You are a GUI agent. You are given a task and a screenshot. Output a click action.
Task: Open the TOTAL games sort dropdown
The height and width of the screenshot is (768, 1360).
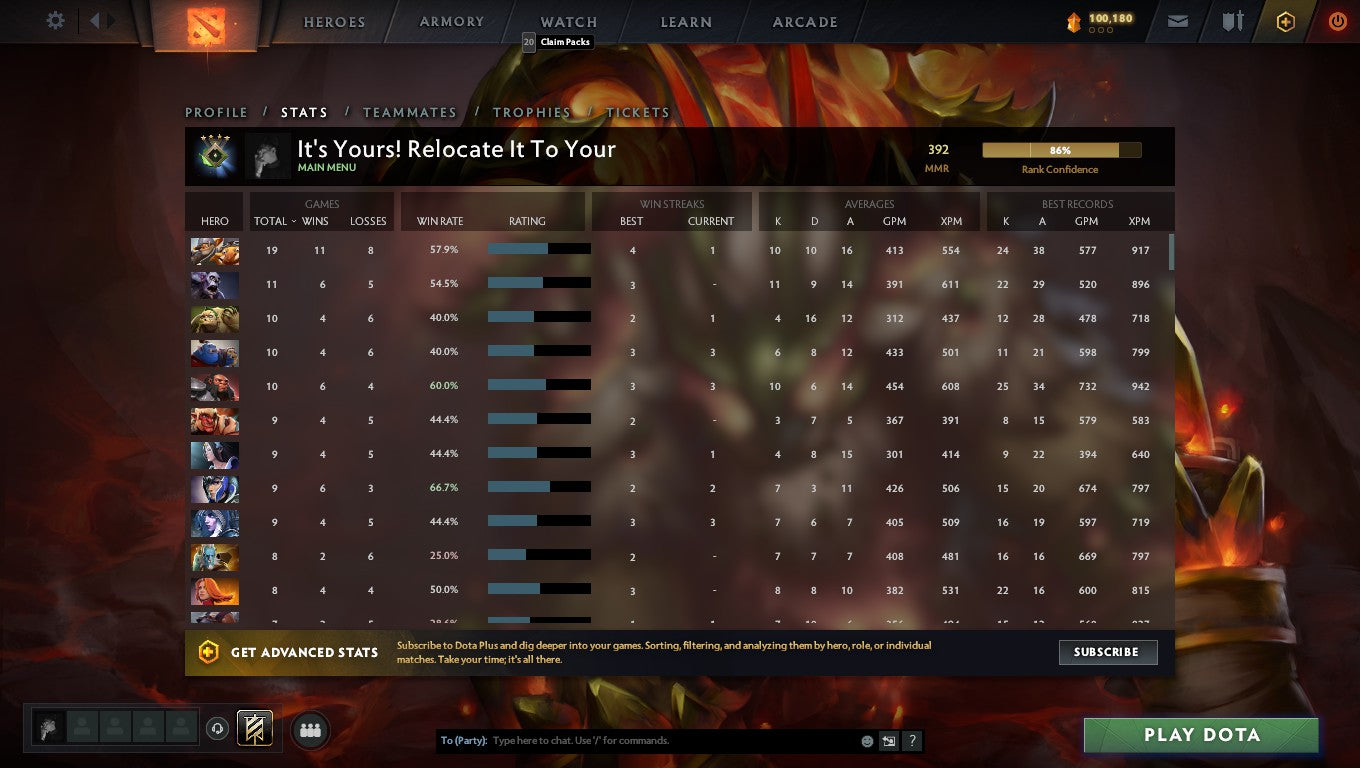273,221
